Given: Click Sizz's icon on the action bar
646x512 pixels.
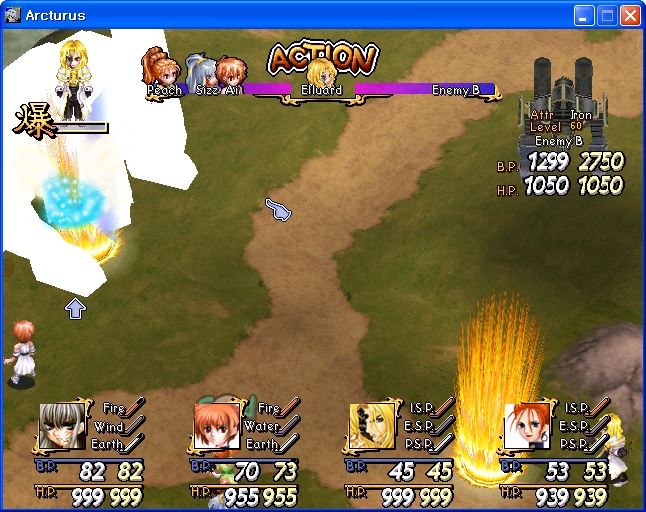Looking at the screenshot, I should point(204,75).
